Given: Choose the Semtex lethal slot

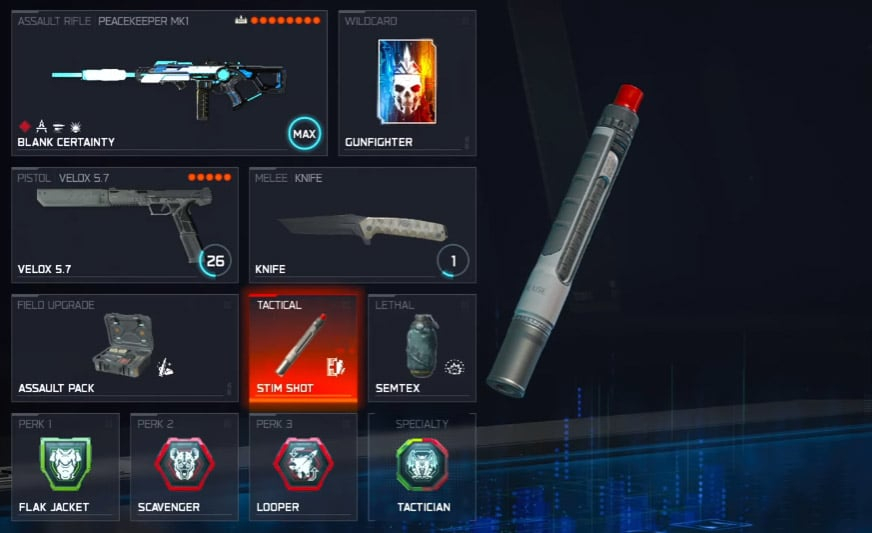Looking at the screenshot, I should [422, 348].
